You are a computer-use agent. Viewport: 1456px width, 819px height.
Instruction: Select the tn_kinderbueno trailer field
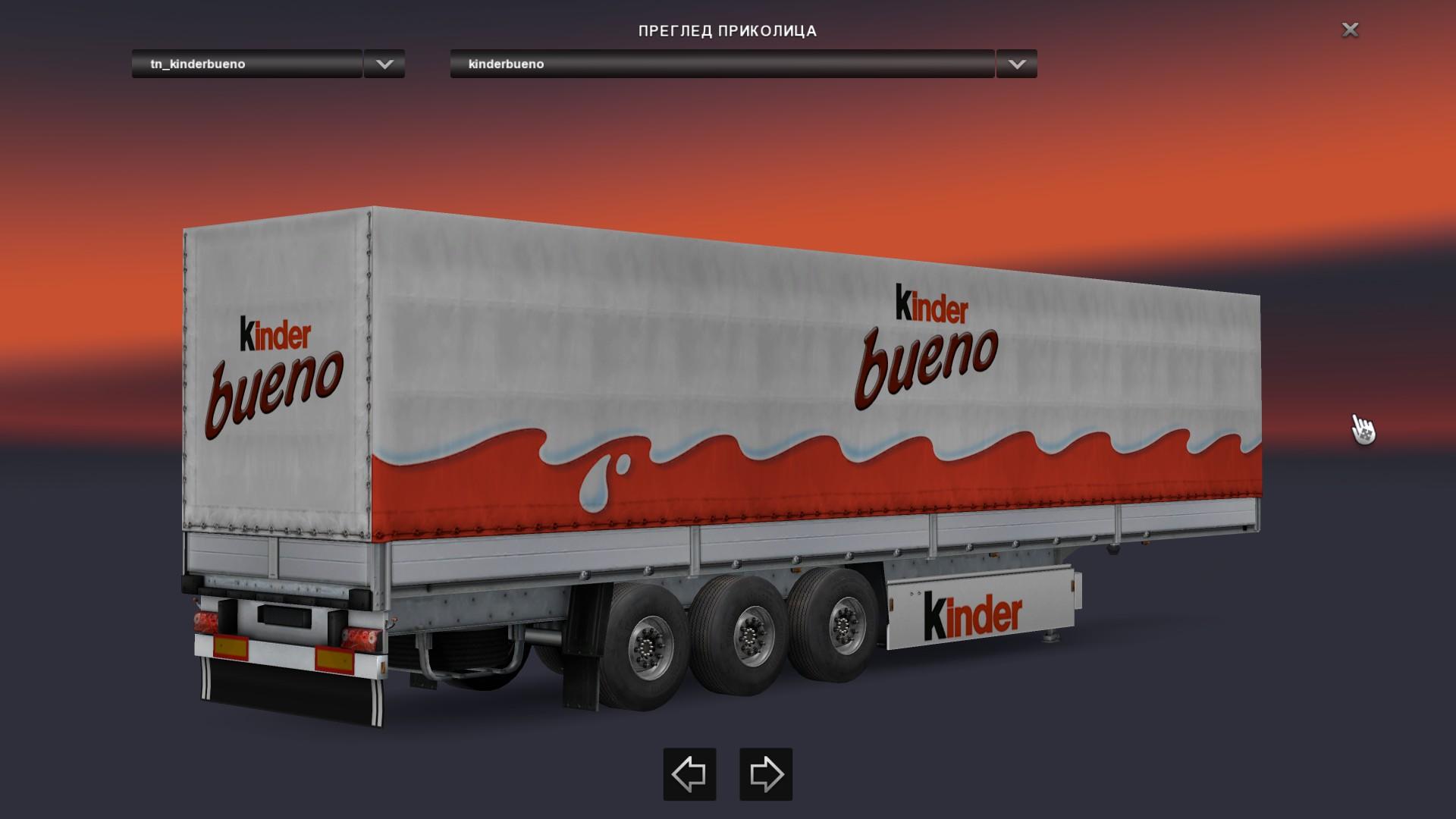pyautogui.click(x=247, y=64)
